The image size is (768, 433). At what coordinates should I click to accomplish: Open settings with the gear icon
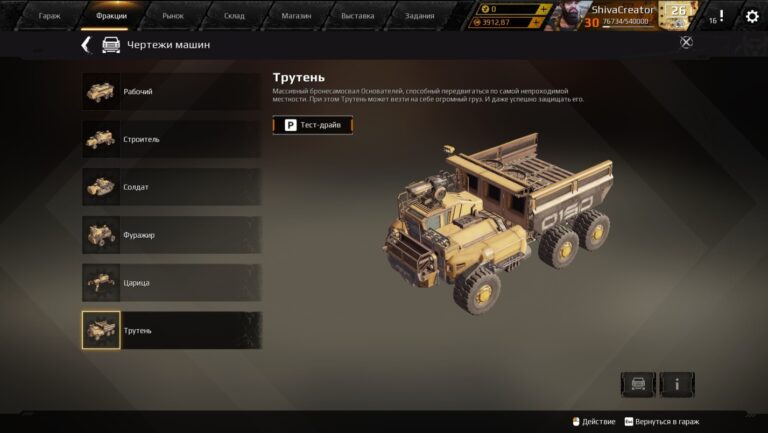(752, 16)
